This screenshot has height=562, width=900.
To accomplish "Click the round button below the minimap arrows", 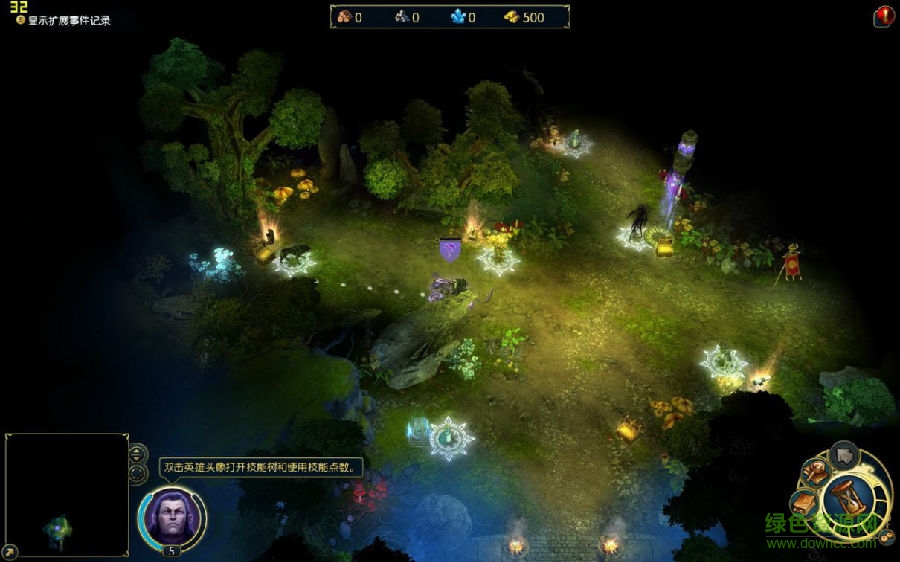I will (138, 471).
